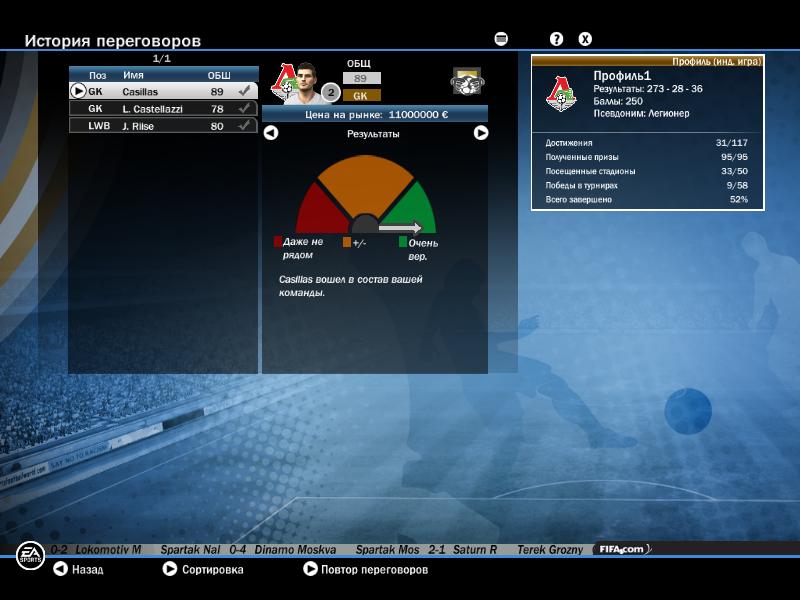Open the help question mark icon
Viewport: 800px width, 600px height.
(x=557, y=39)
